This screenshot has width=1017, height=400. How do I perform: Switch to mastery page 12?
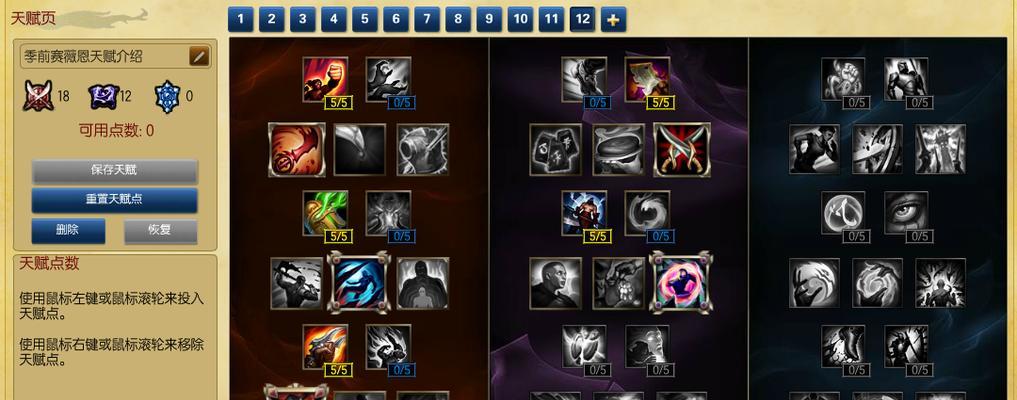581,18
